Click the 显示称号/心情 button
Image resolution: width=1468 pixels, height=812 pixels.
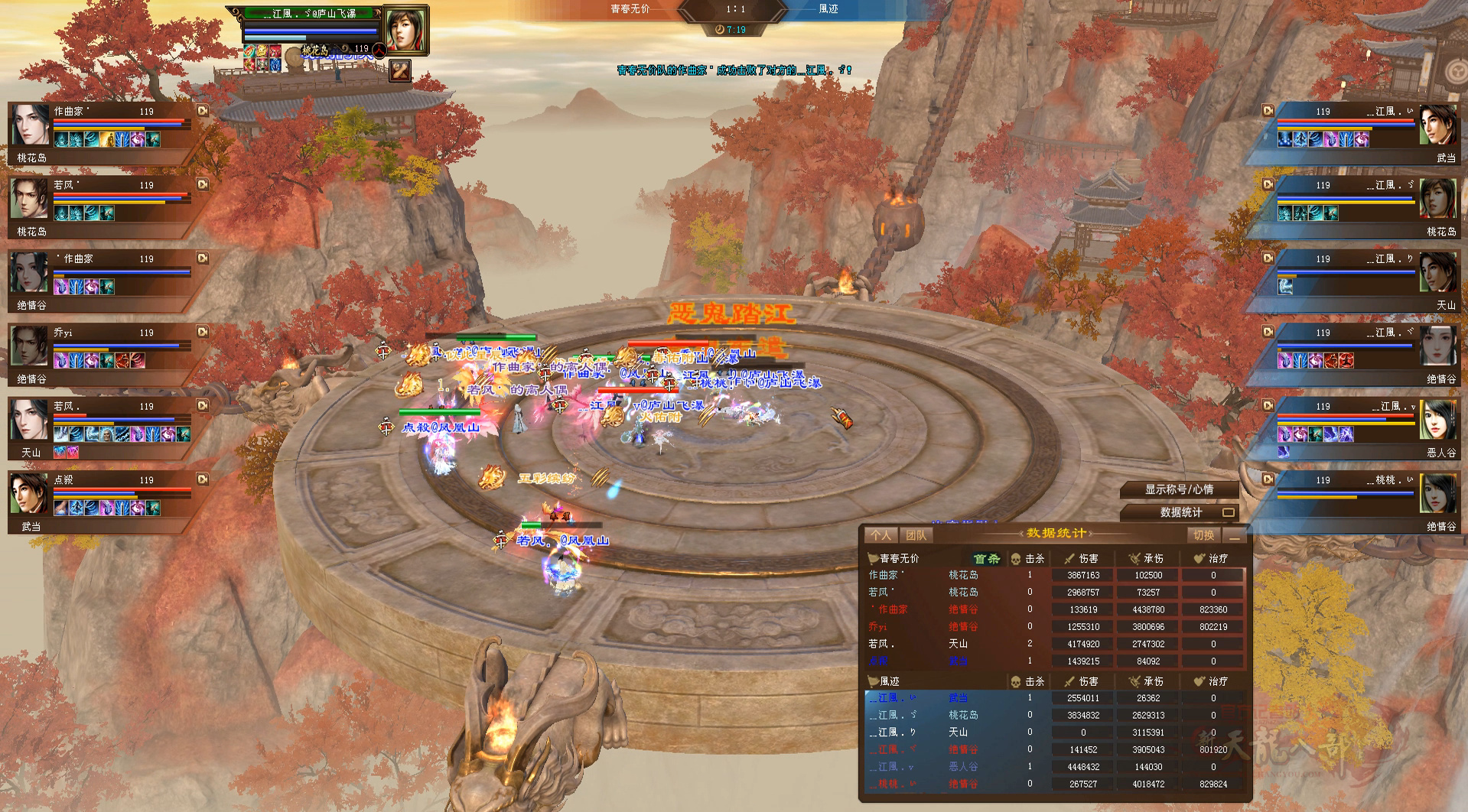(1178, 489)
